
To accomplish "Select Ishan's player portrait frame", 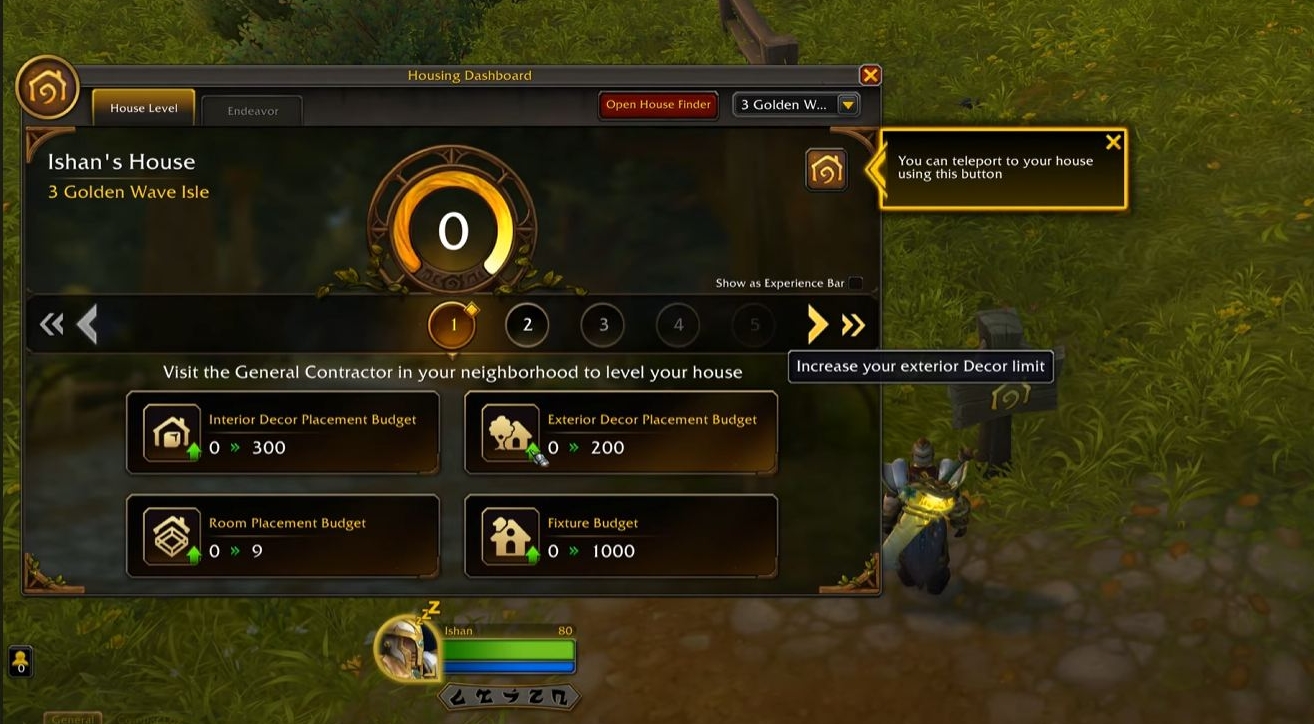I will [x=408, y=647].
